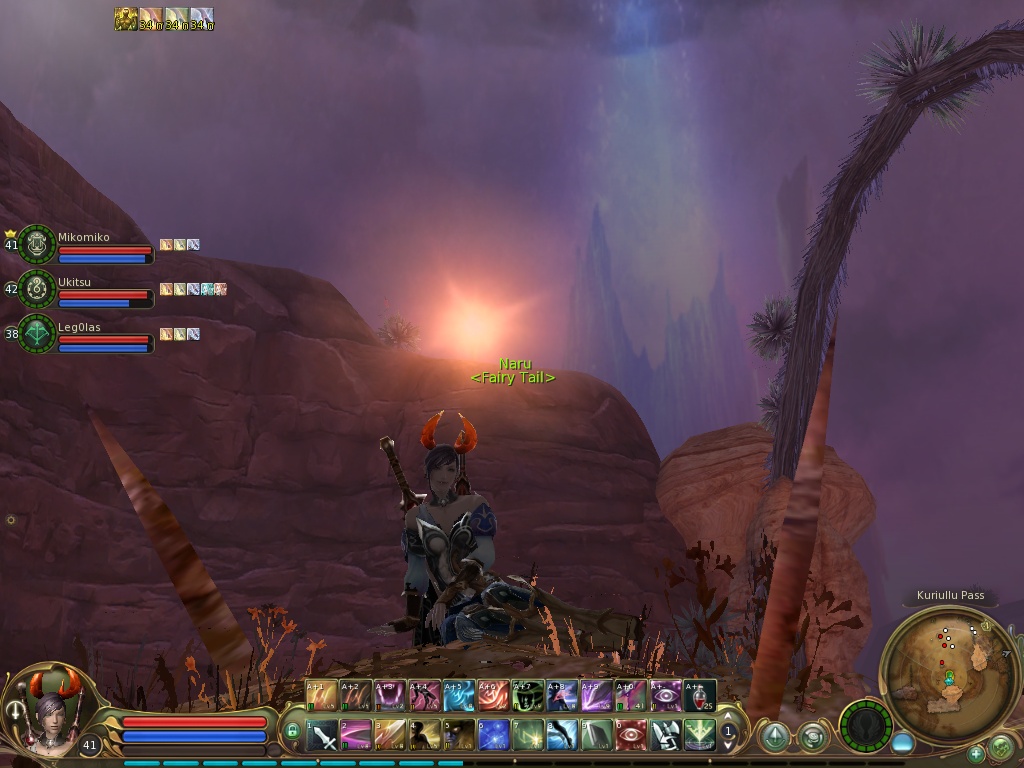Activate the purple eye skill on the upper bar
The height and width of the screenshot is (768, 1024).
[666, 694]
